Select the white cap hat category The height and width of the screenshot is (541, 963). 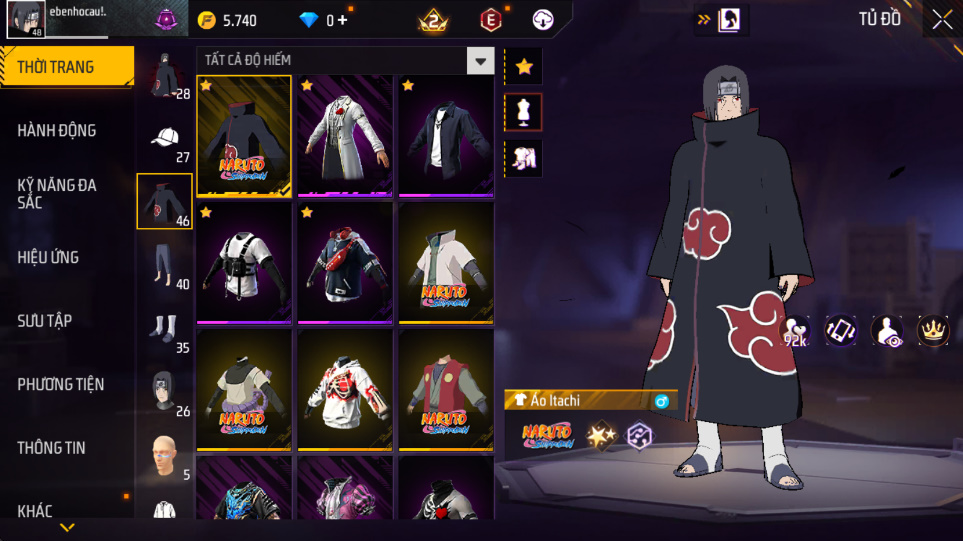click(165, 139)
